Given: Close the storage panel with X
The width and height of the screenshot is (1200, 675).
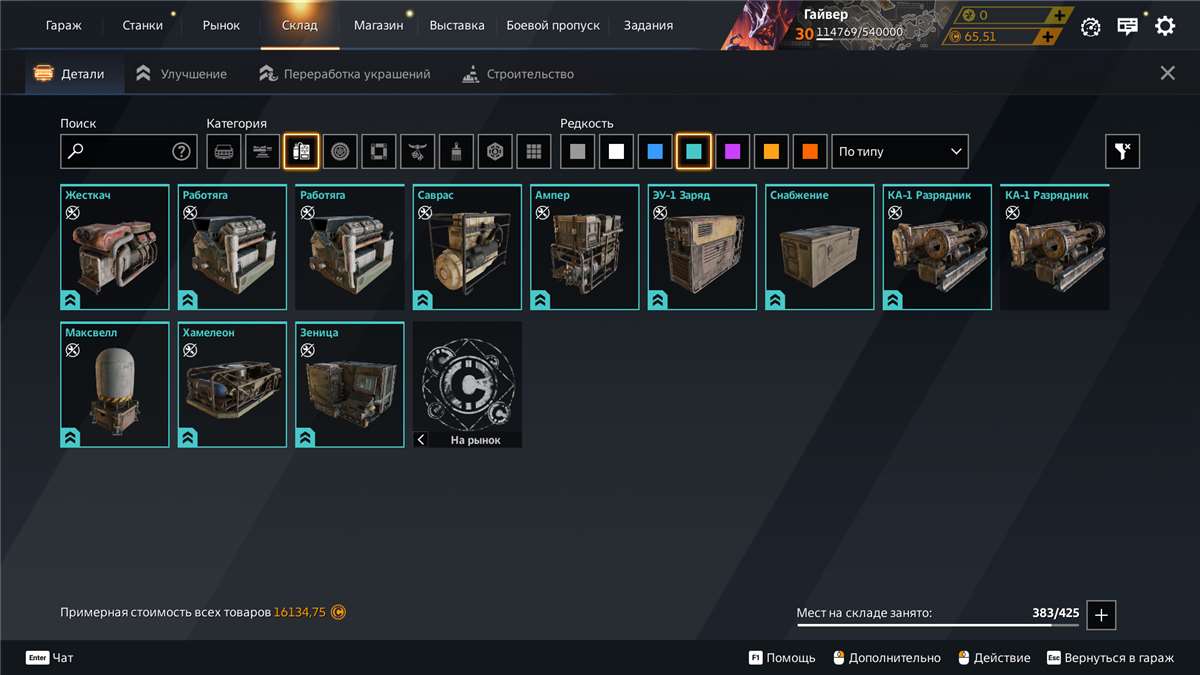Looking at the screenshot, I should click(1167, 73).
